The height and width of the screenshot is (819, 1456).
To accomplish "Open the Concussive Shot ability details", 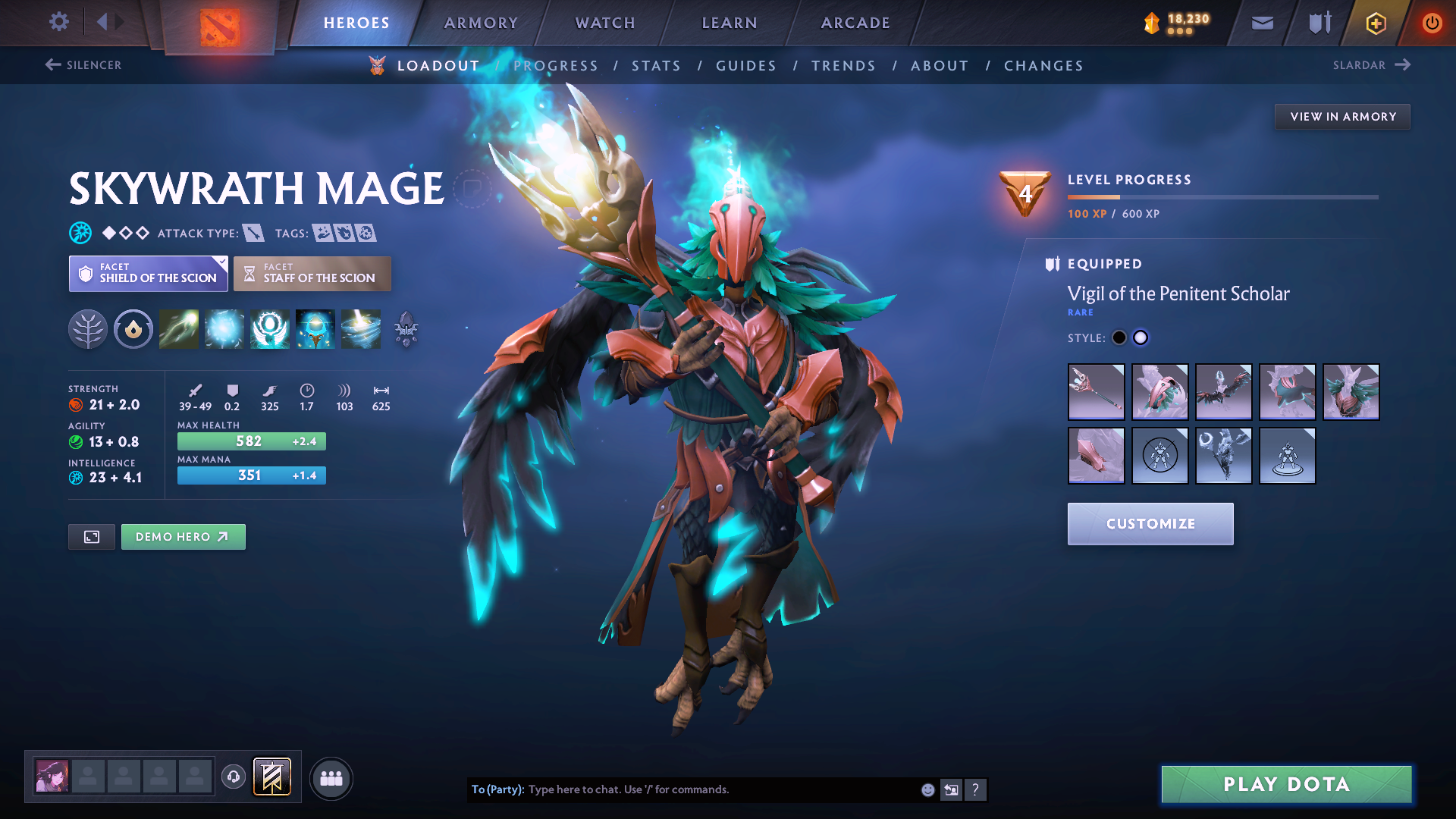I will pos(224,329).
